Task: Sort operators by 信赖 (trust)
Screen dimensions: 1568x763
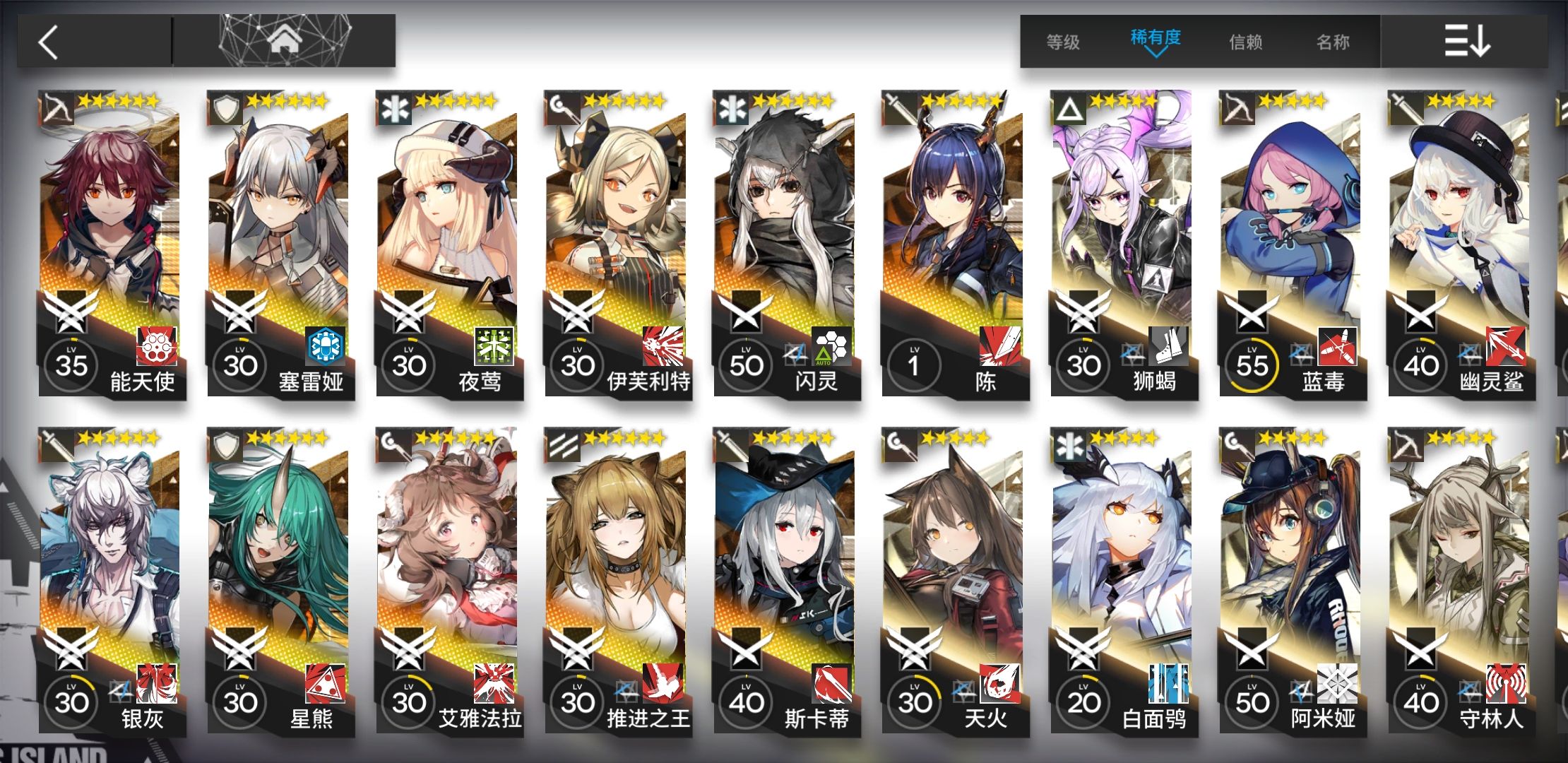Action: (1246, 42)
